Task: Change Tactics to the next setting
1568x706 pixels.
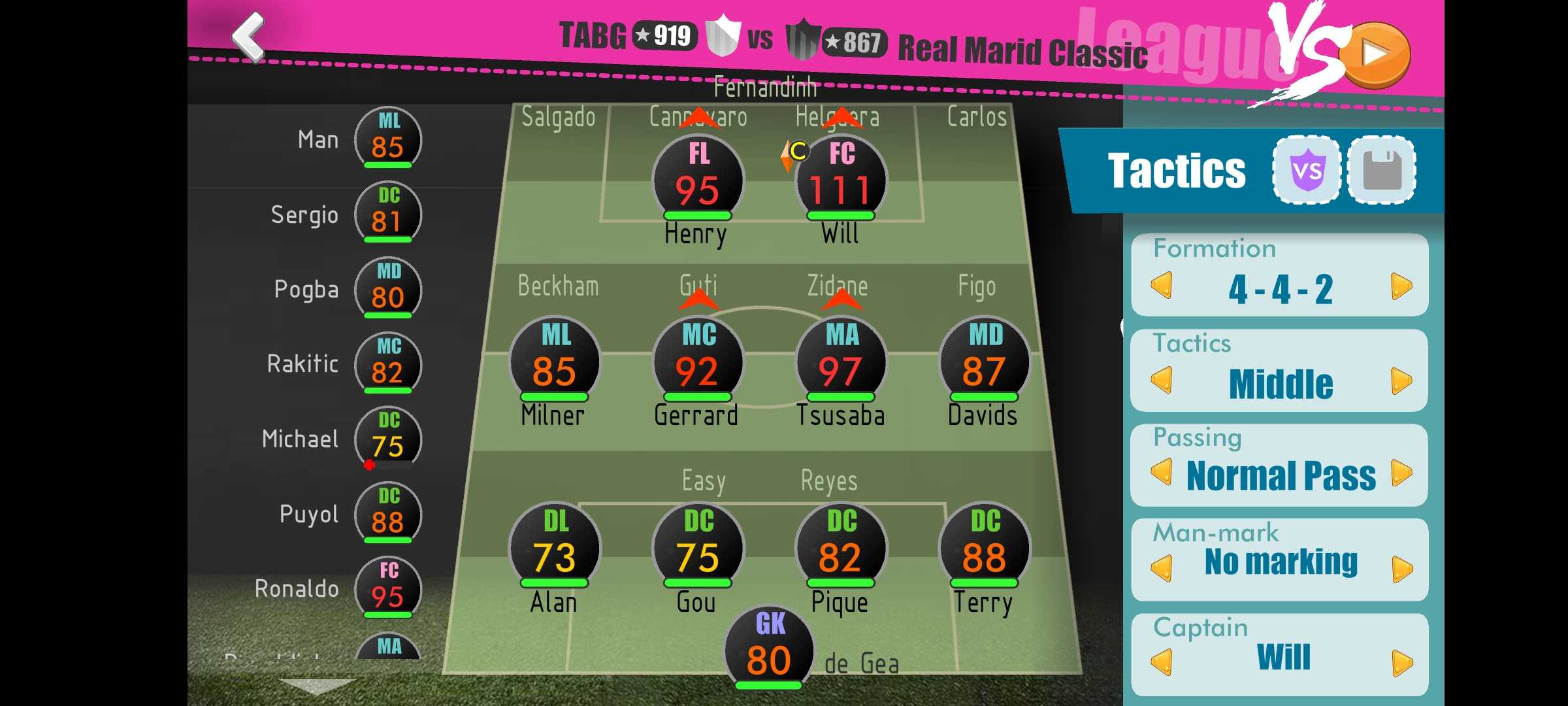Action: pyautogui.click(x=1401, y=381)
